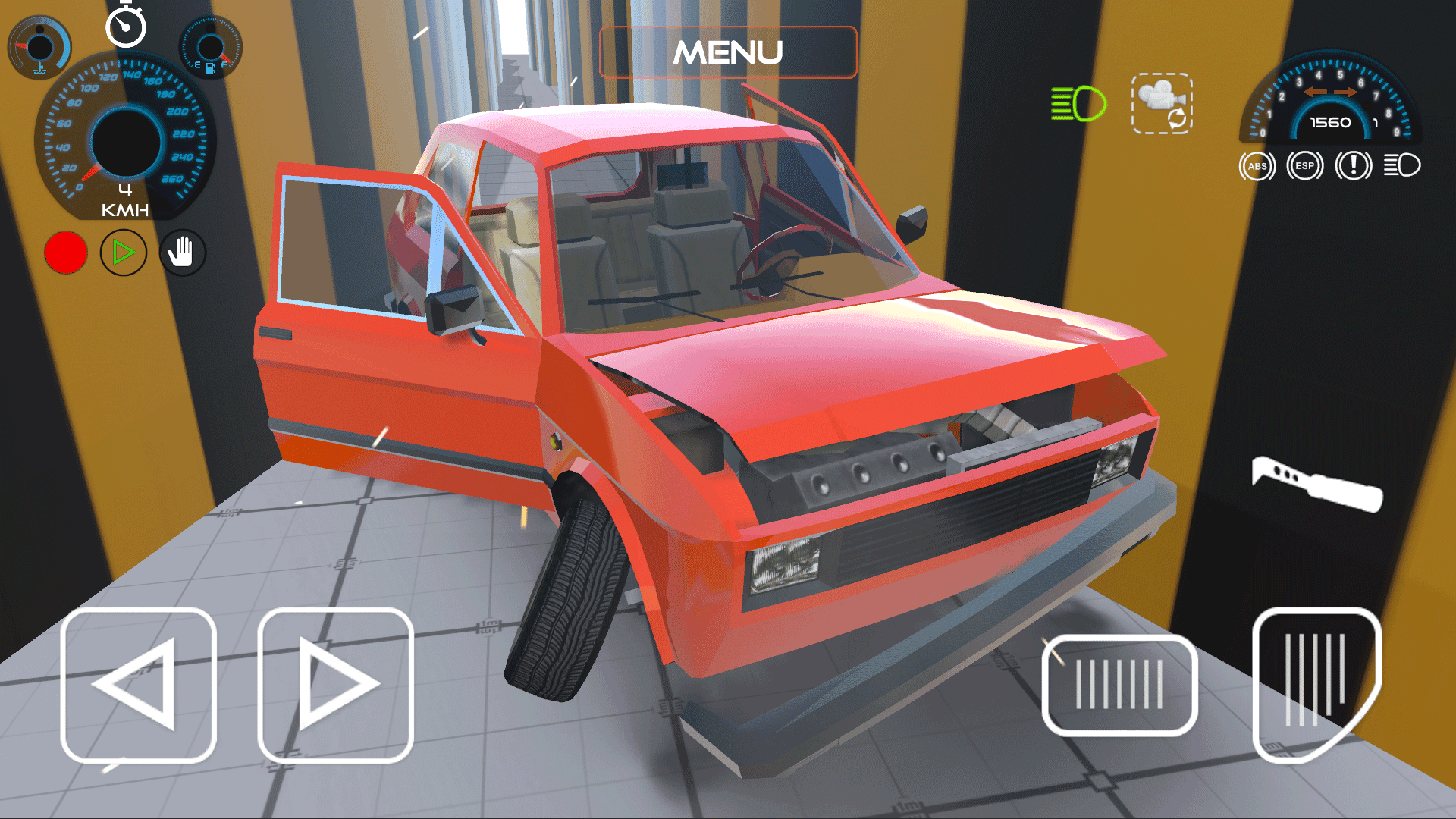Image resolution: width=1456 pixels, height=819 pixels.
Task: Click the white high beam indicator icon
Action: [x=1402, y=165]
